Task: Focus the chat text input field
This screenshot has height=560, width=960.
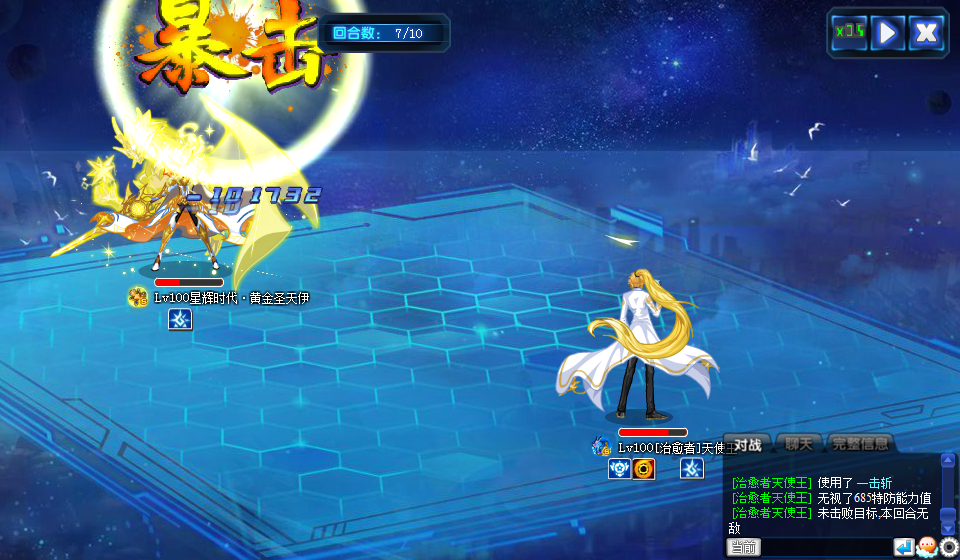Action: [825, 547]
